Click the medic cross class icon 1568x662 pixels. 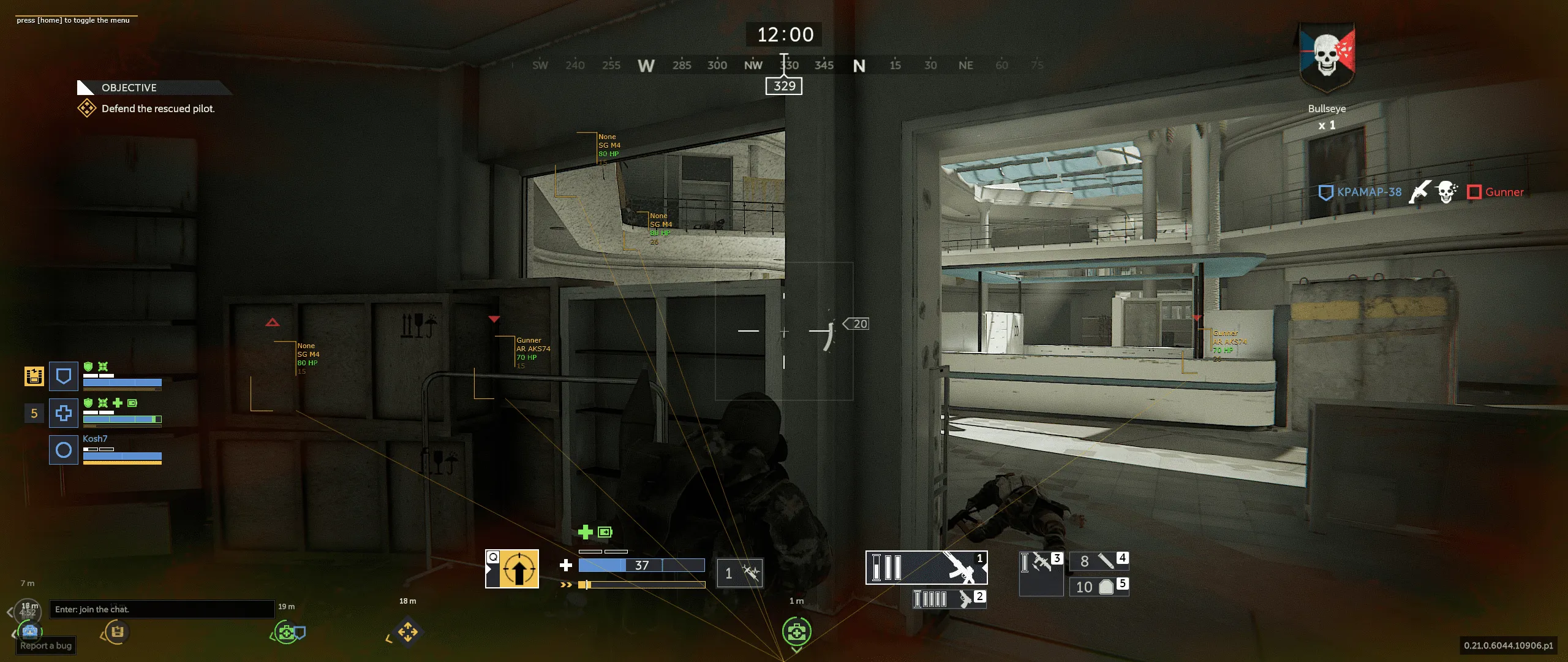coord(63,413)
